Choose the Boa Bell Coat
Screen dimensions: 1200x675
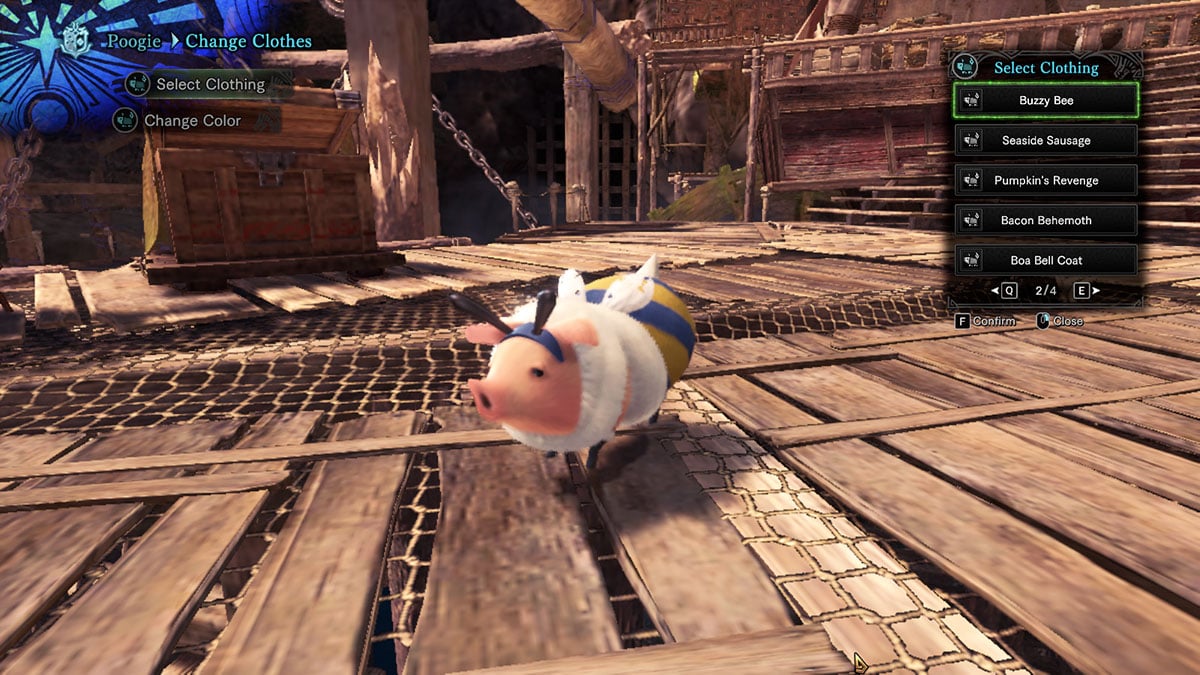(1046, 260)
